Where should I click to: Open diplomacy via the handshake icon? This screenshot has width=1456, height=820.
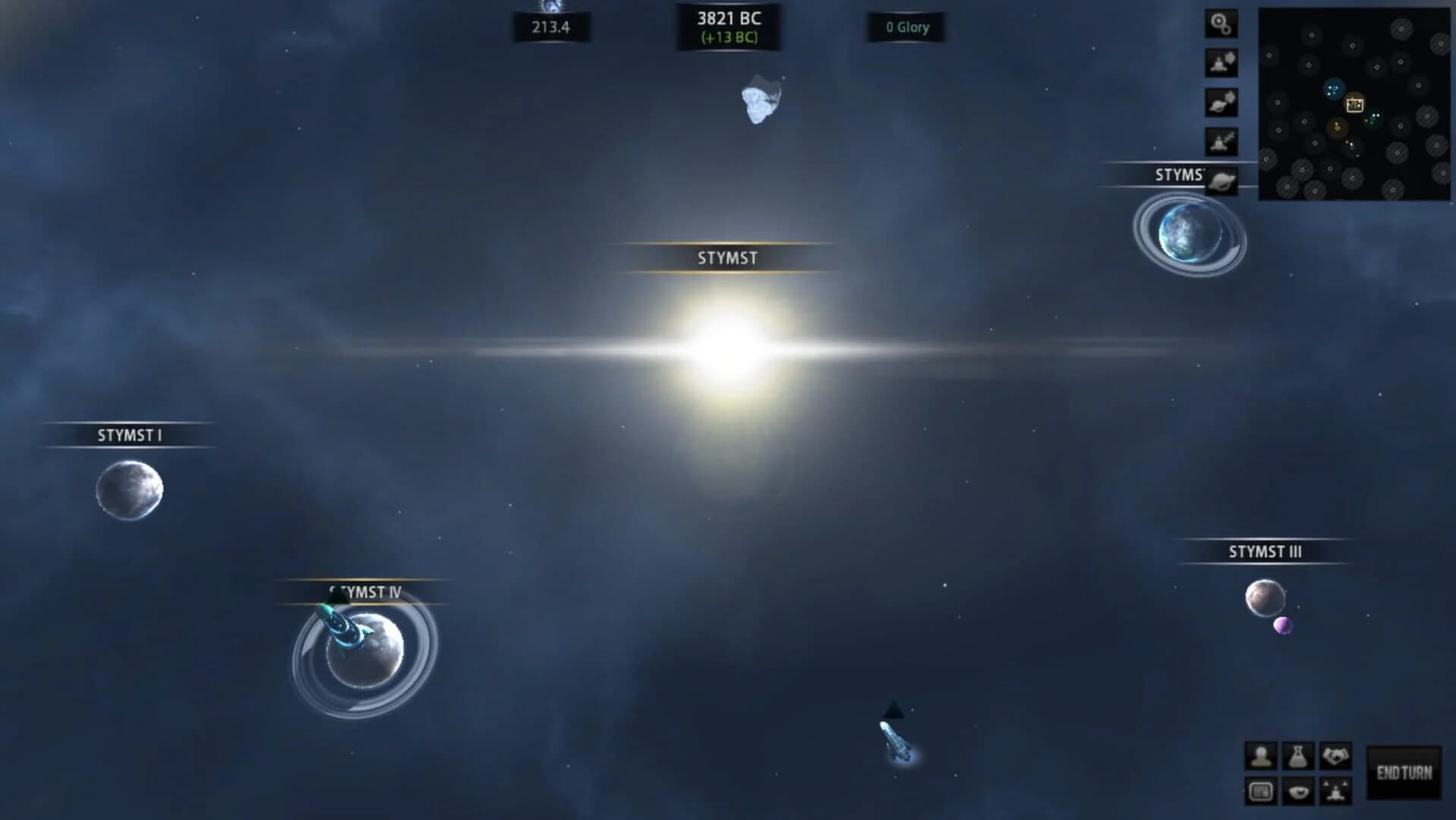(x=1336, y=755)
